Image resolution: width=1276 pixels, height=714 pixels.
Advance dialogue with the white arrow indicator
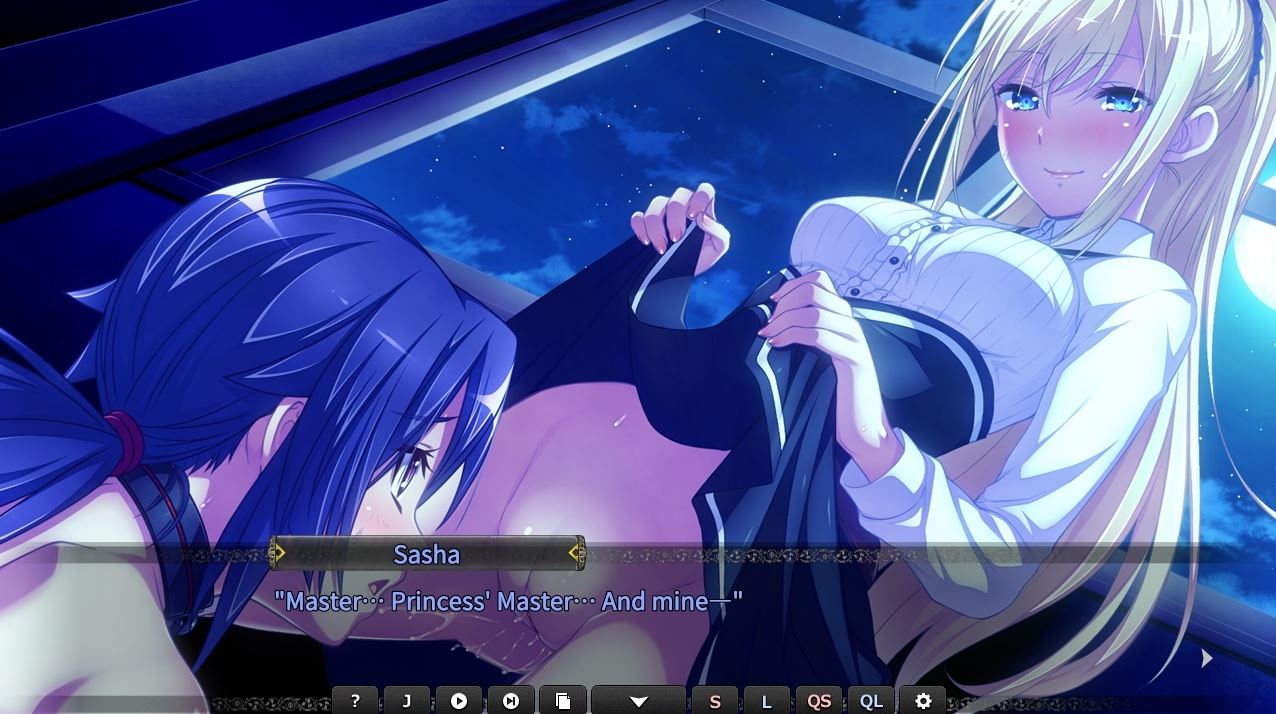1207,658
